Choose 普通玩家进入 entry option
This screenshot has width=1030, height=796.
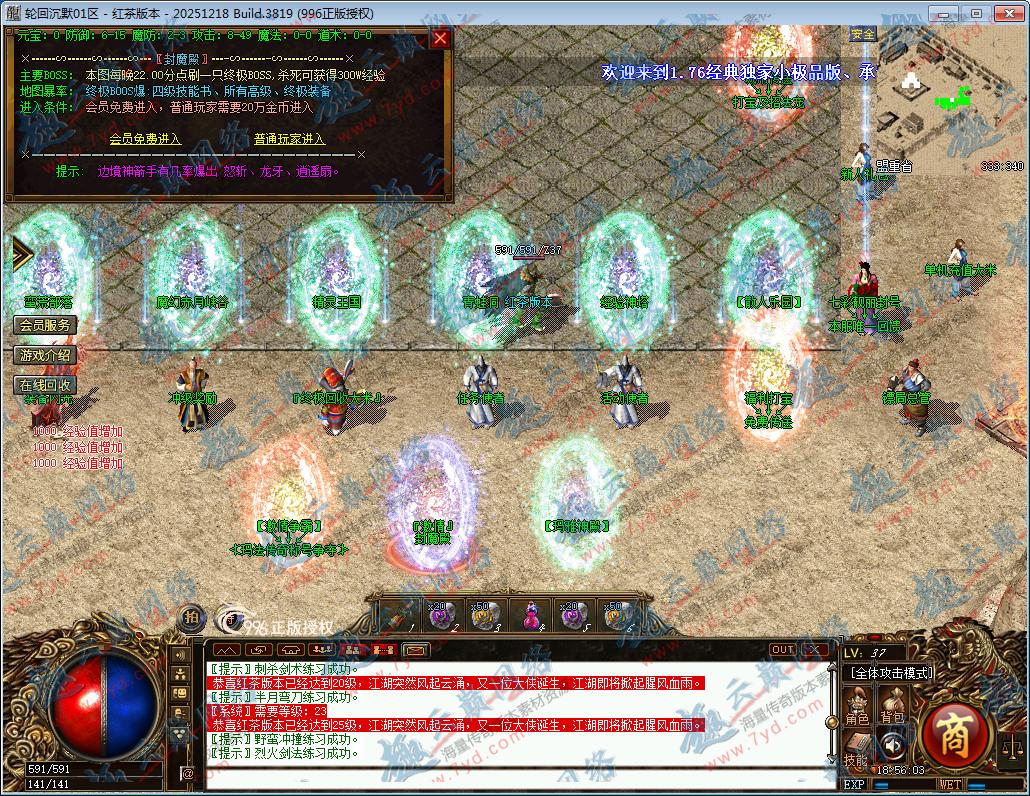[x=289, y=139]
